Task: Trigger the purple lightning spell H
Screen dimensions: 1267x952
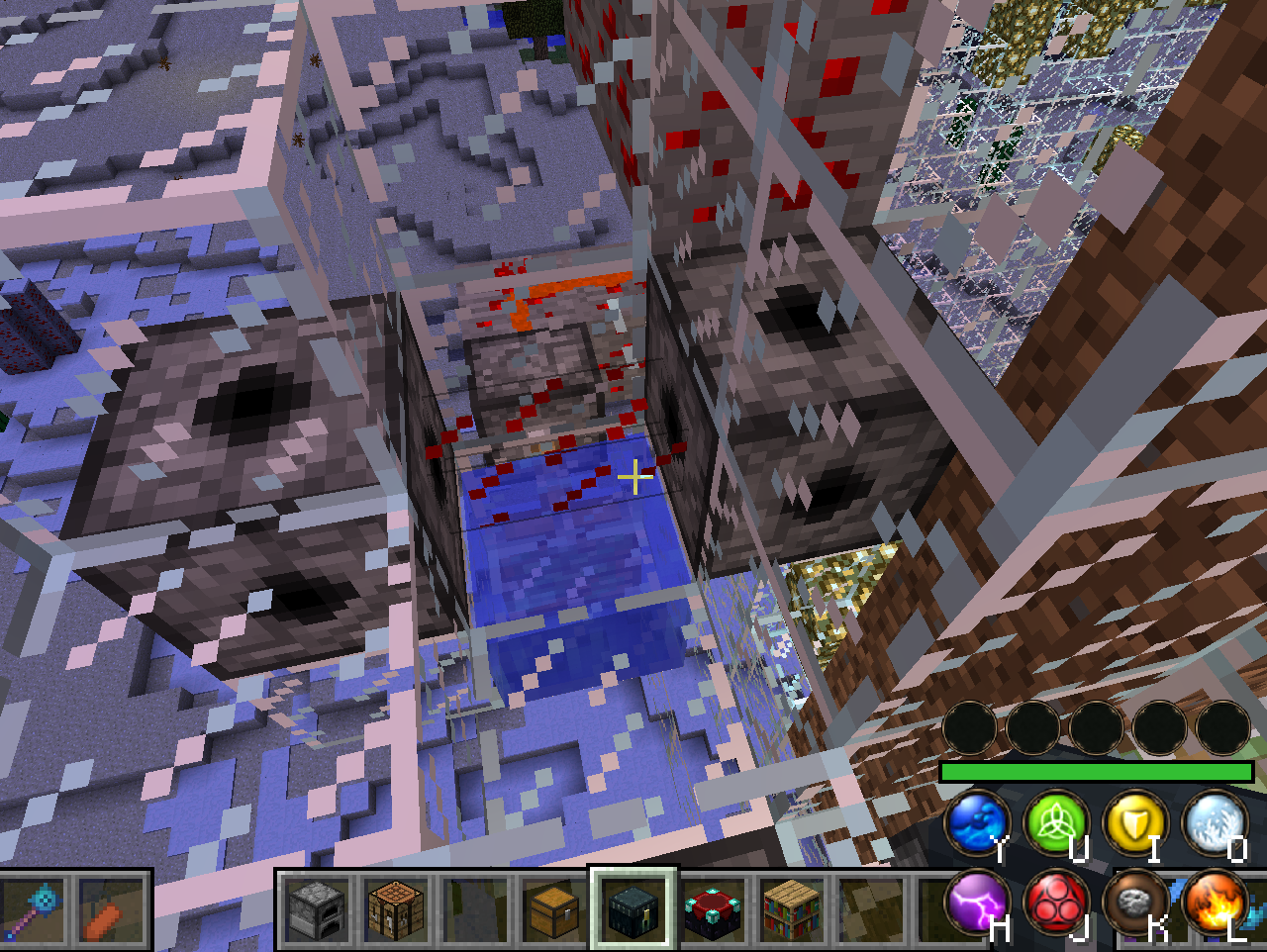Action: 977,901
